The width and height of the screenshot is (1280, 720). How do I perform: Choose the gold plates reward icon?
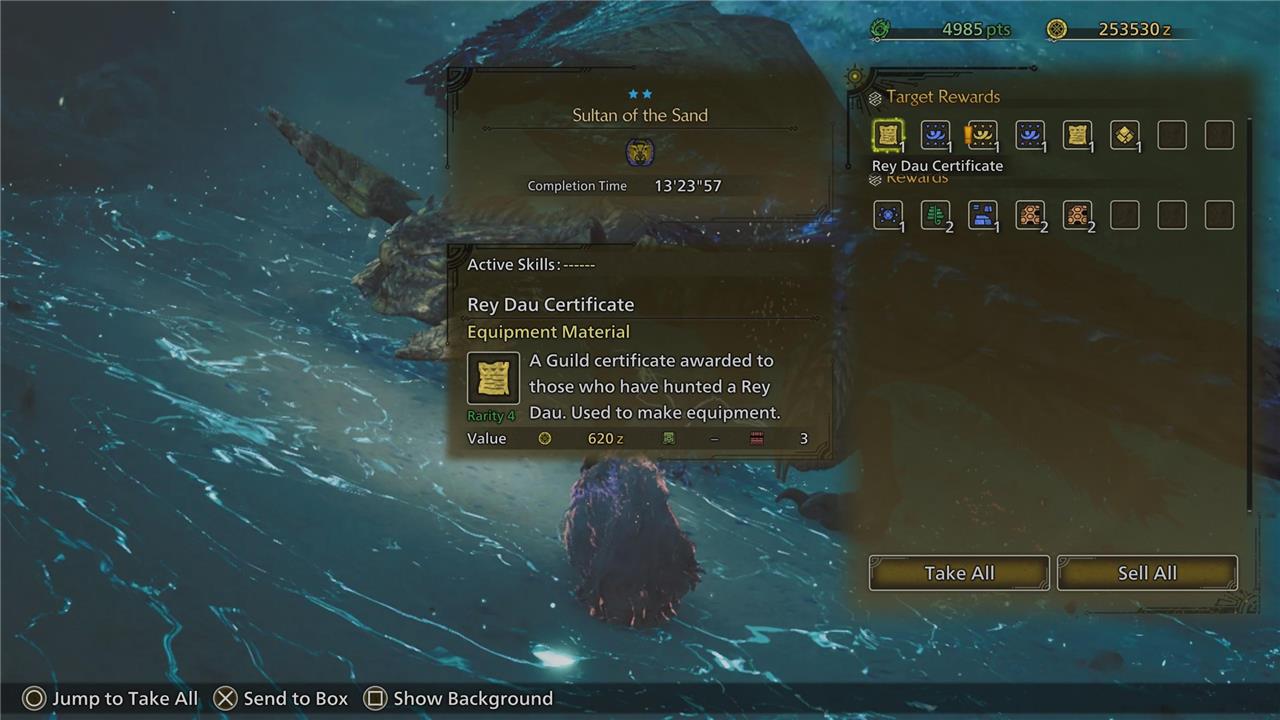click(x=1124, y=135)
